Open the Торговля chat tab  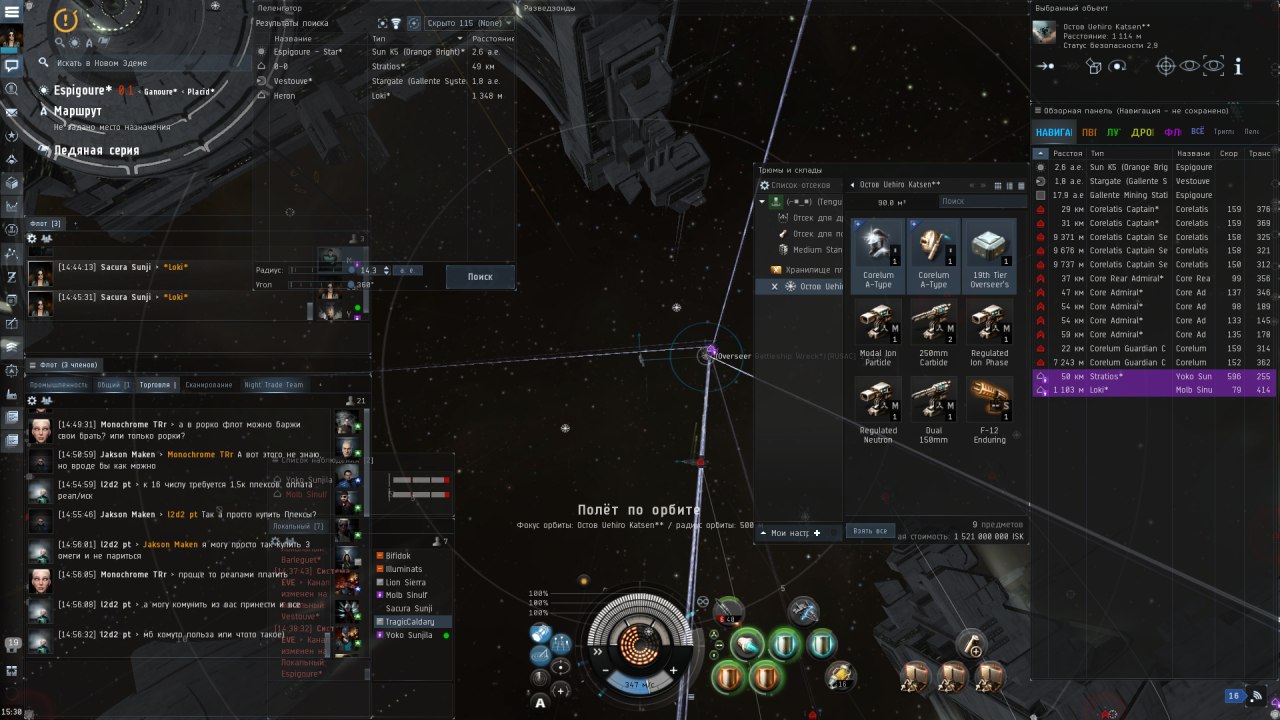[x=157, y=385]
